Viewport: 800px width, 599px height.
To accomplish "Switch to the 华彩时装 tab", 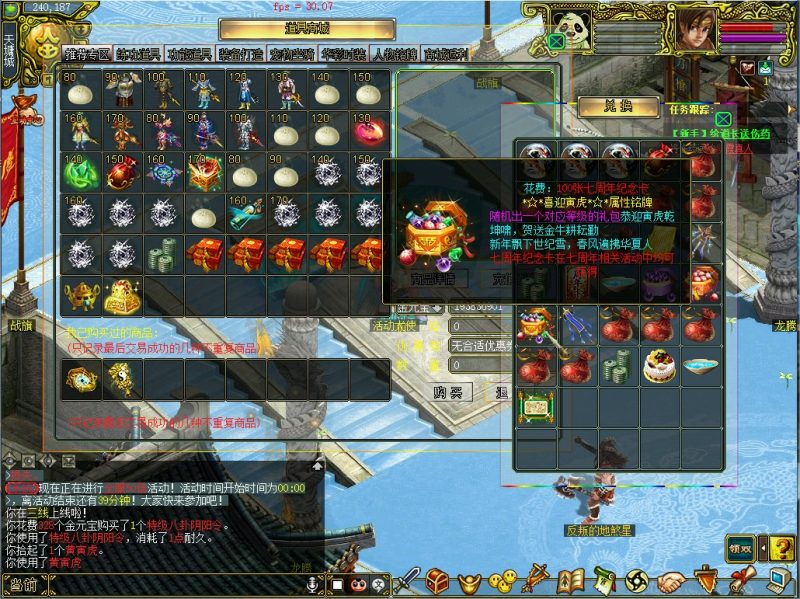I will pos(343,54).
